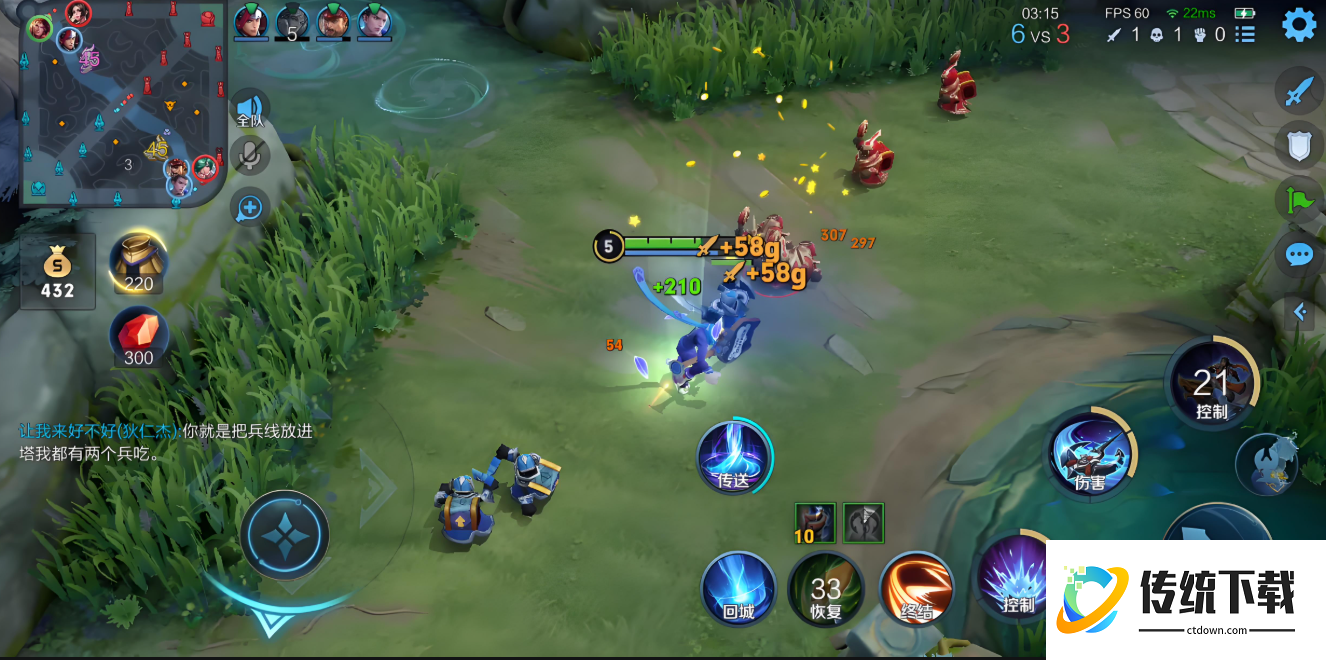Send the sword attack signal

pos(1298,93)
